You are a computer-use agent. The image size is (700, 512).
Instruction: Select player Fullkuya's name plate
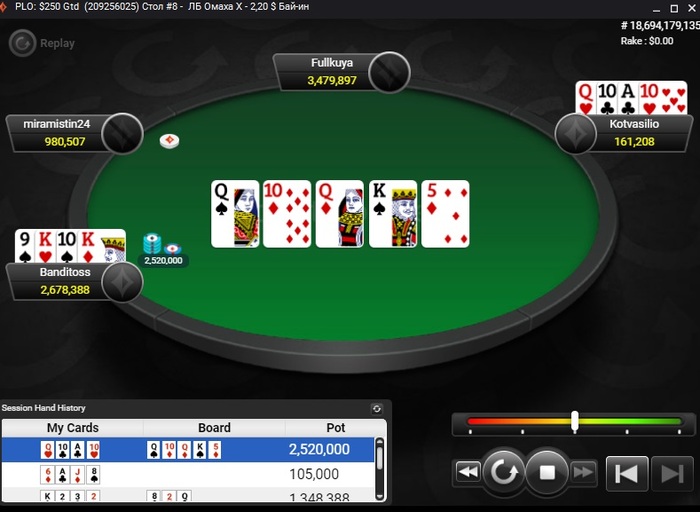(x=331, y=71)
